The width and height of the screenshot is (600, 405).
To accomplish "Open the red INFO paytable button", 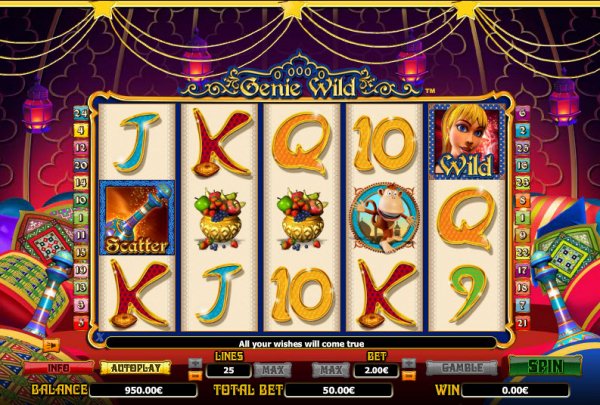I will pos(58,368).
